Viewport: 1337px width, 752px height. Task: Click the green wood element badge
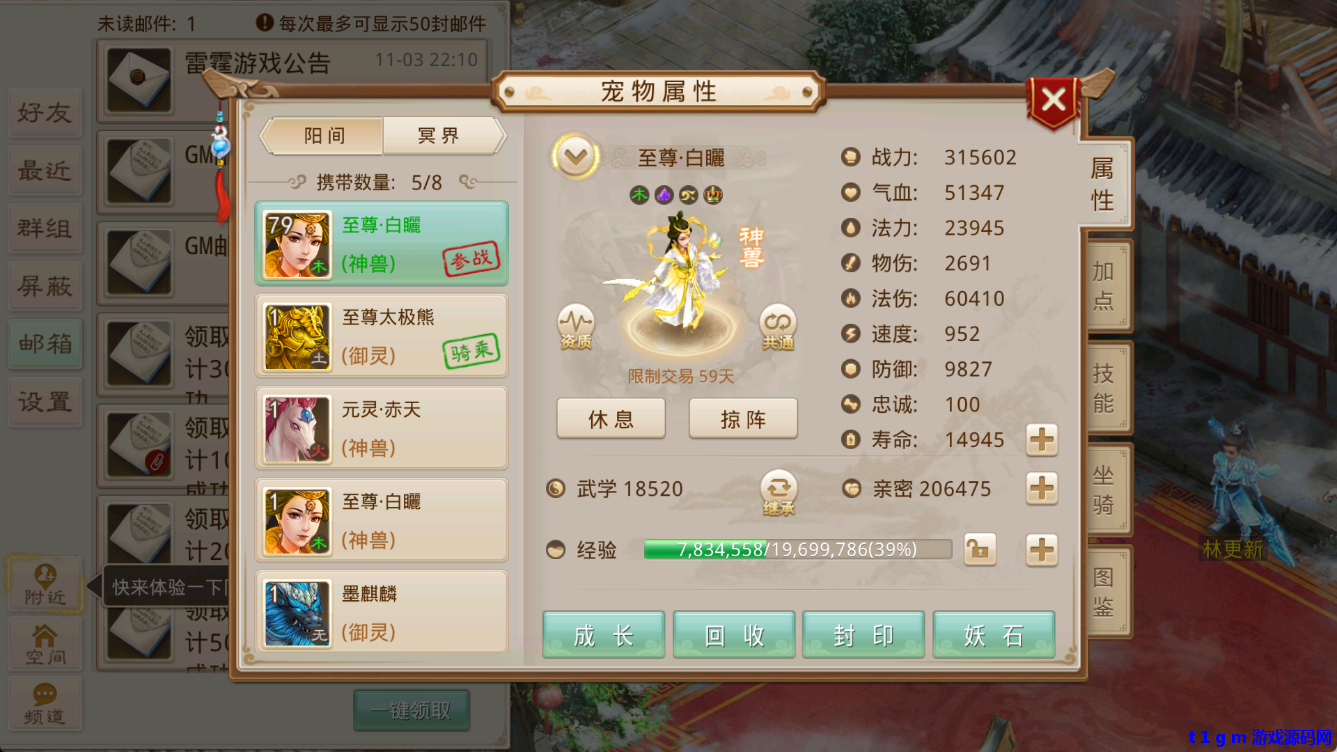[640, 196]
